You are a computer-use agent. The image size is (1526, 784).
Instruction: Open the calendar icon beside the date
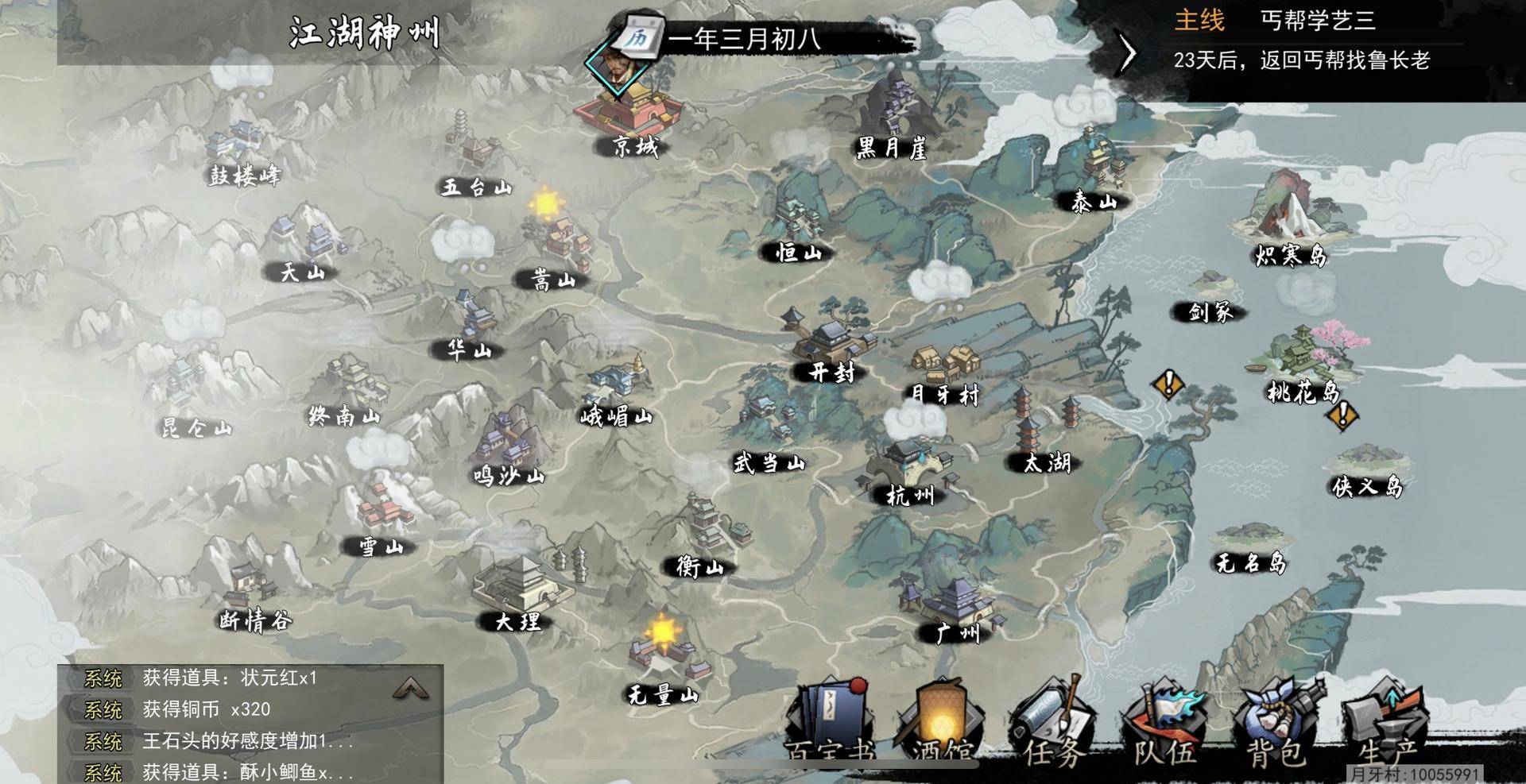tap(641, 37)
